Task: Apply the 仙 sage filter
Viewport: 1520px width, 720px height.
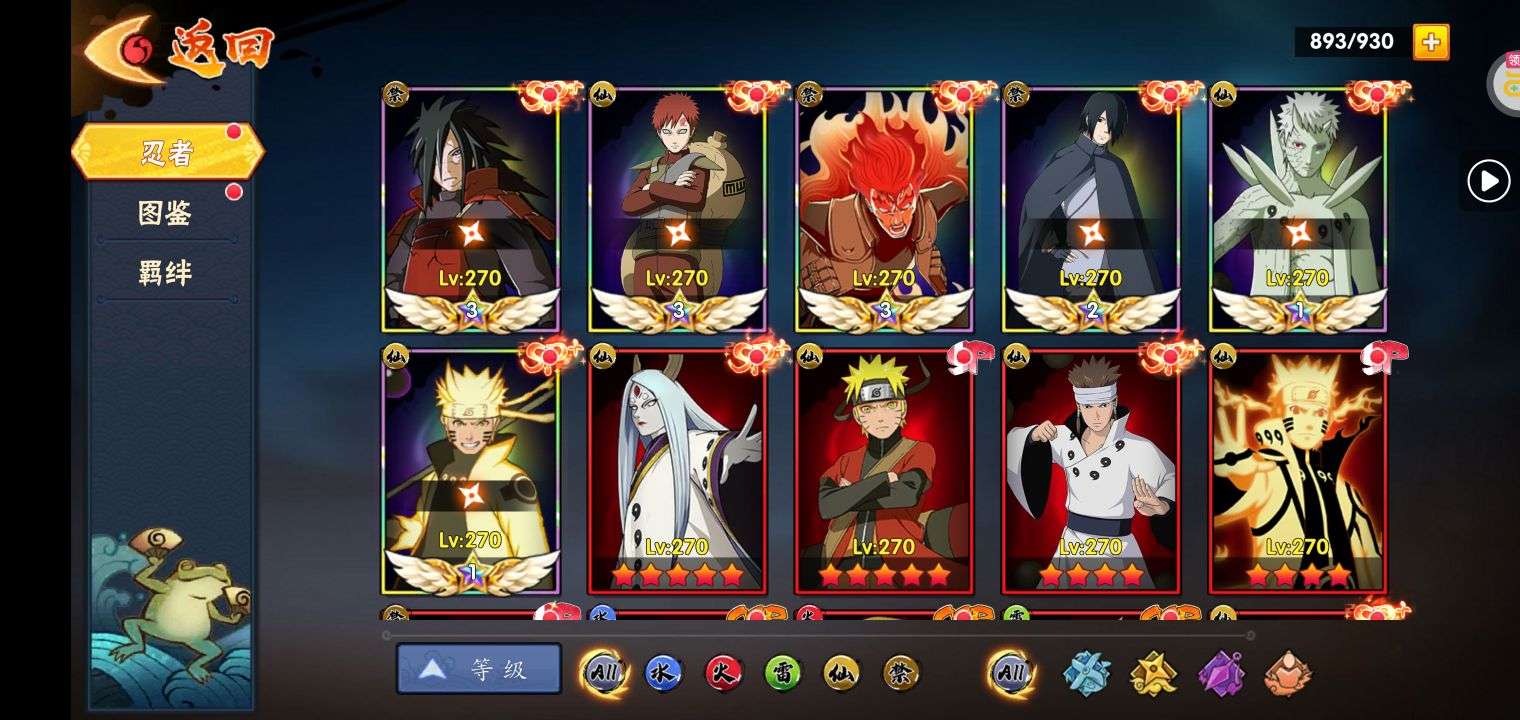Action: pyautogui.click(x=842, y=673)
